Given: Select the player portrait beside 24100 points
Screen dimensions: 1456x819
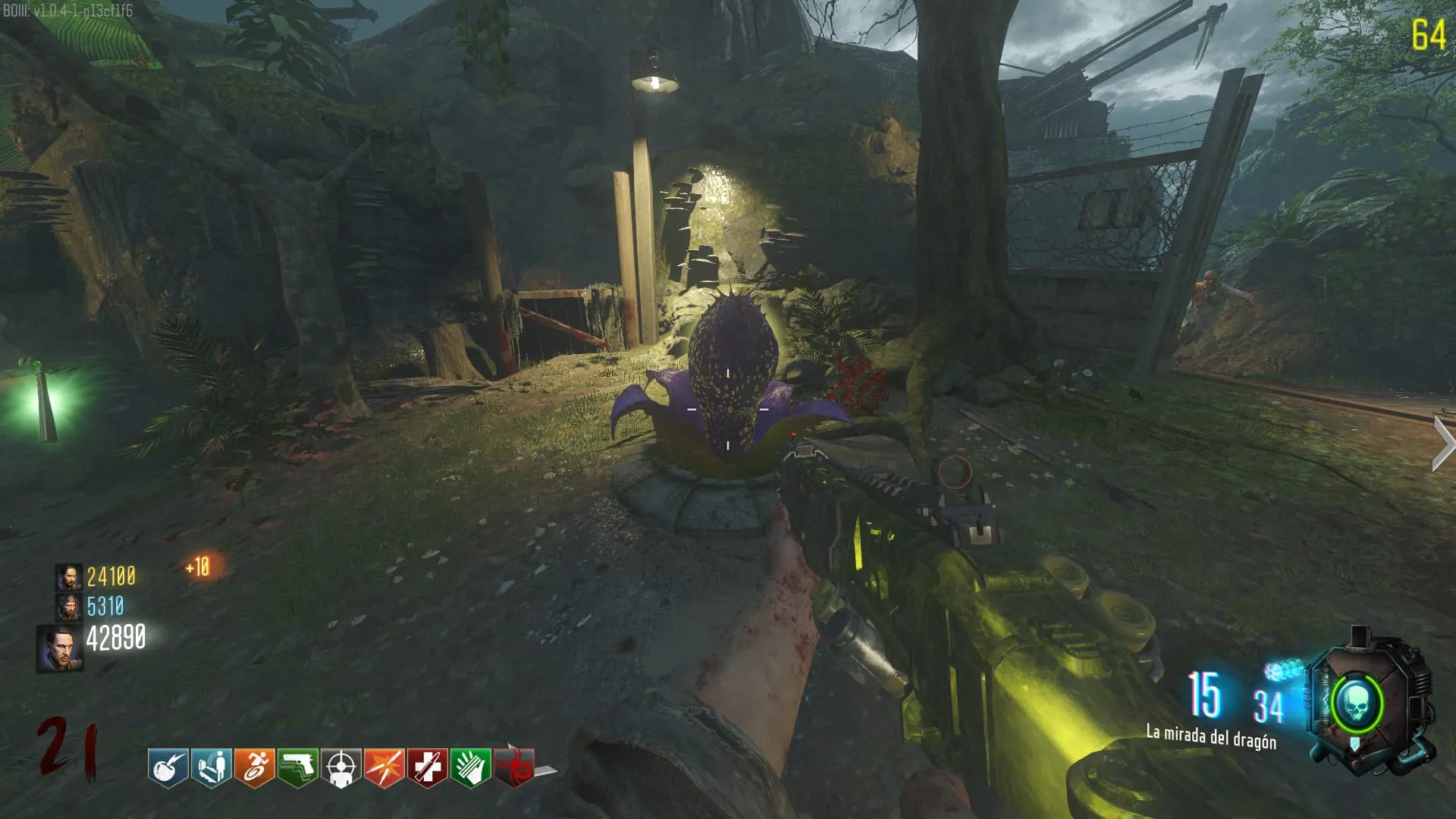Looking at the screenshot, I should coord(69,577).
